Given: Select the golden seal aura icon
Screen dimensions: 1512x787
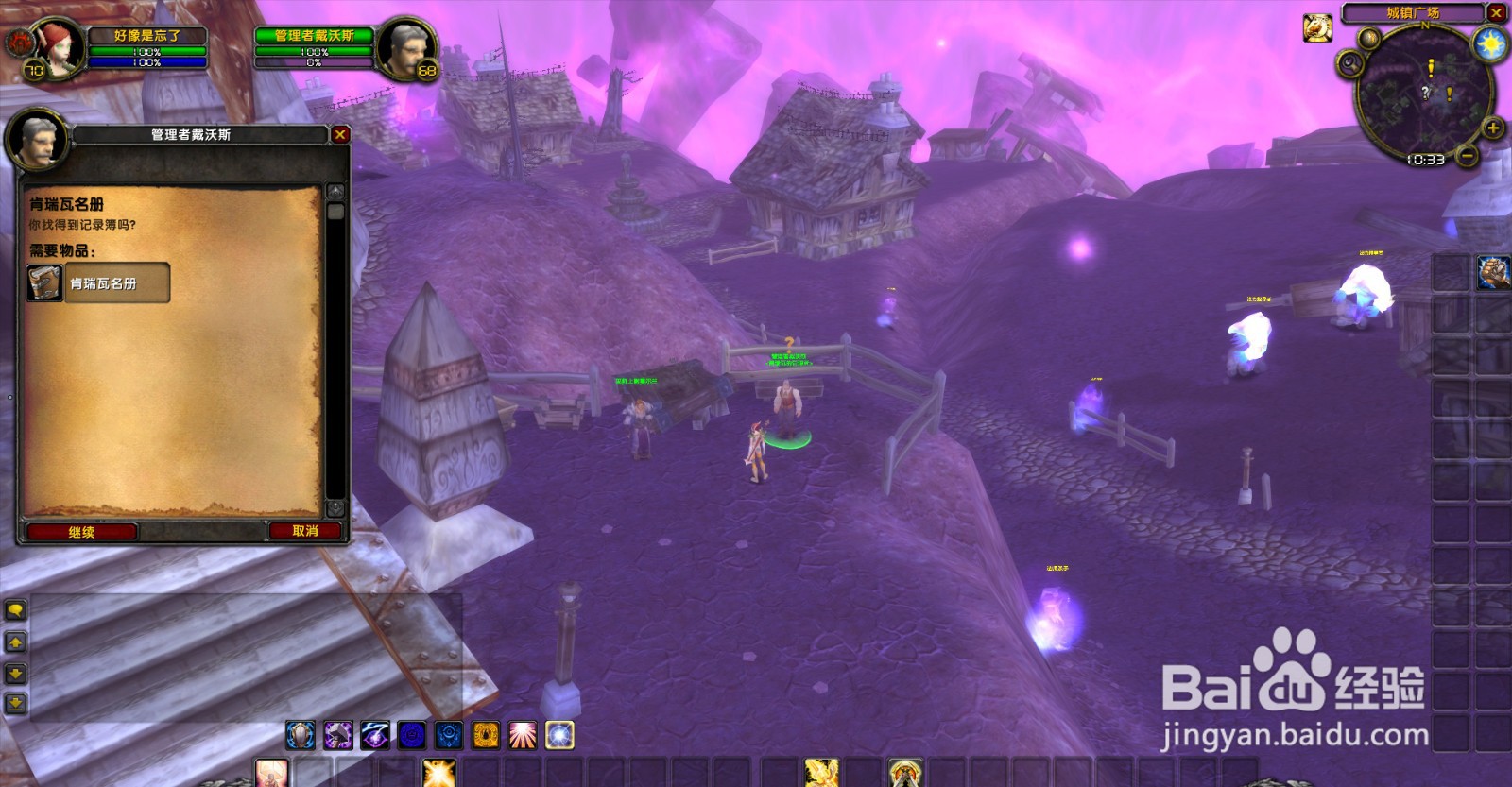Looking at the screenshot, I should (486, 735).
